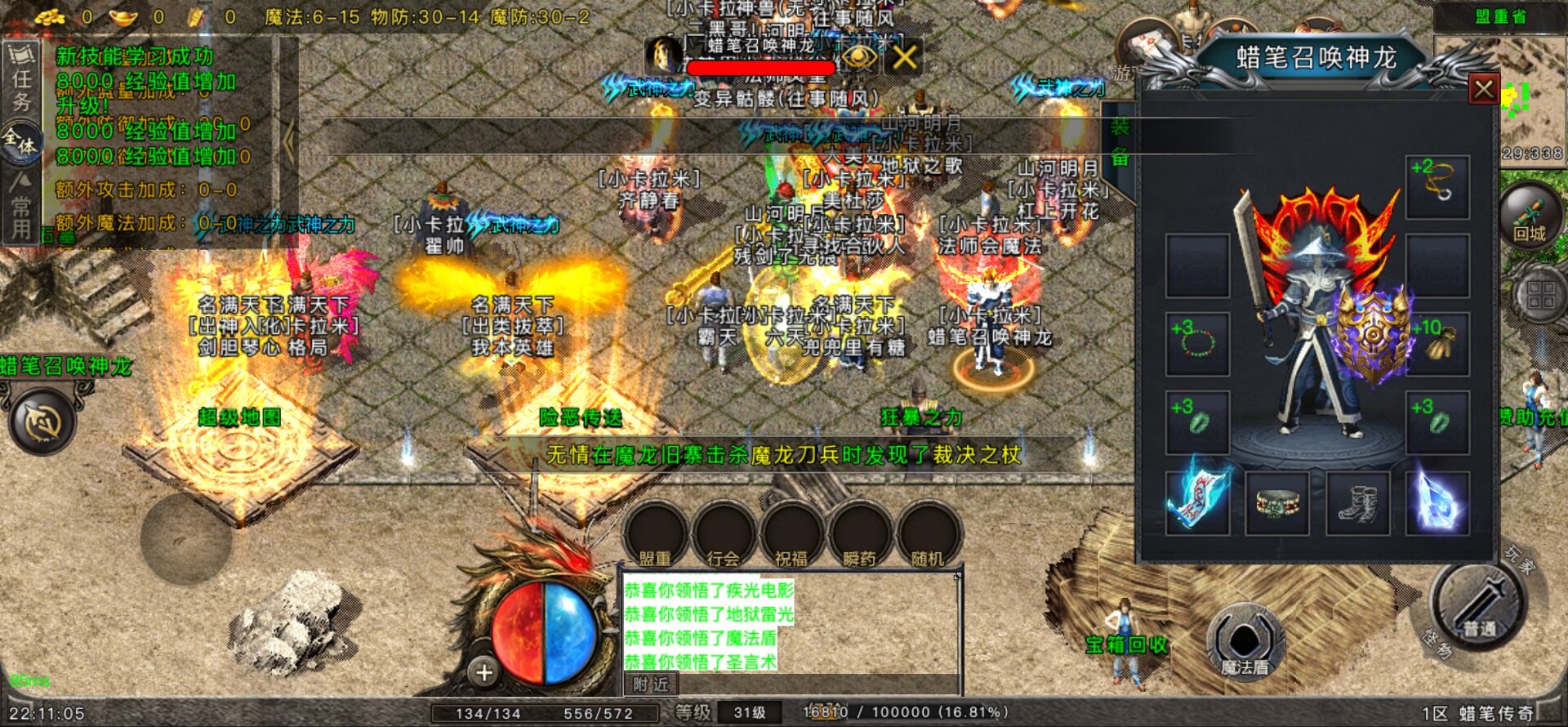Close the target frame with the yellow X
Image resolution: width=1568 pixels, height=727 pixels.
coord(904,57)
